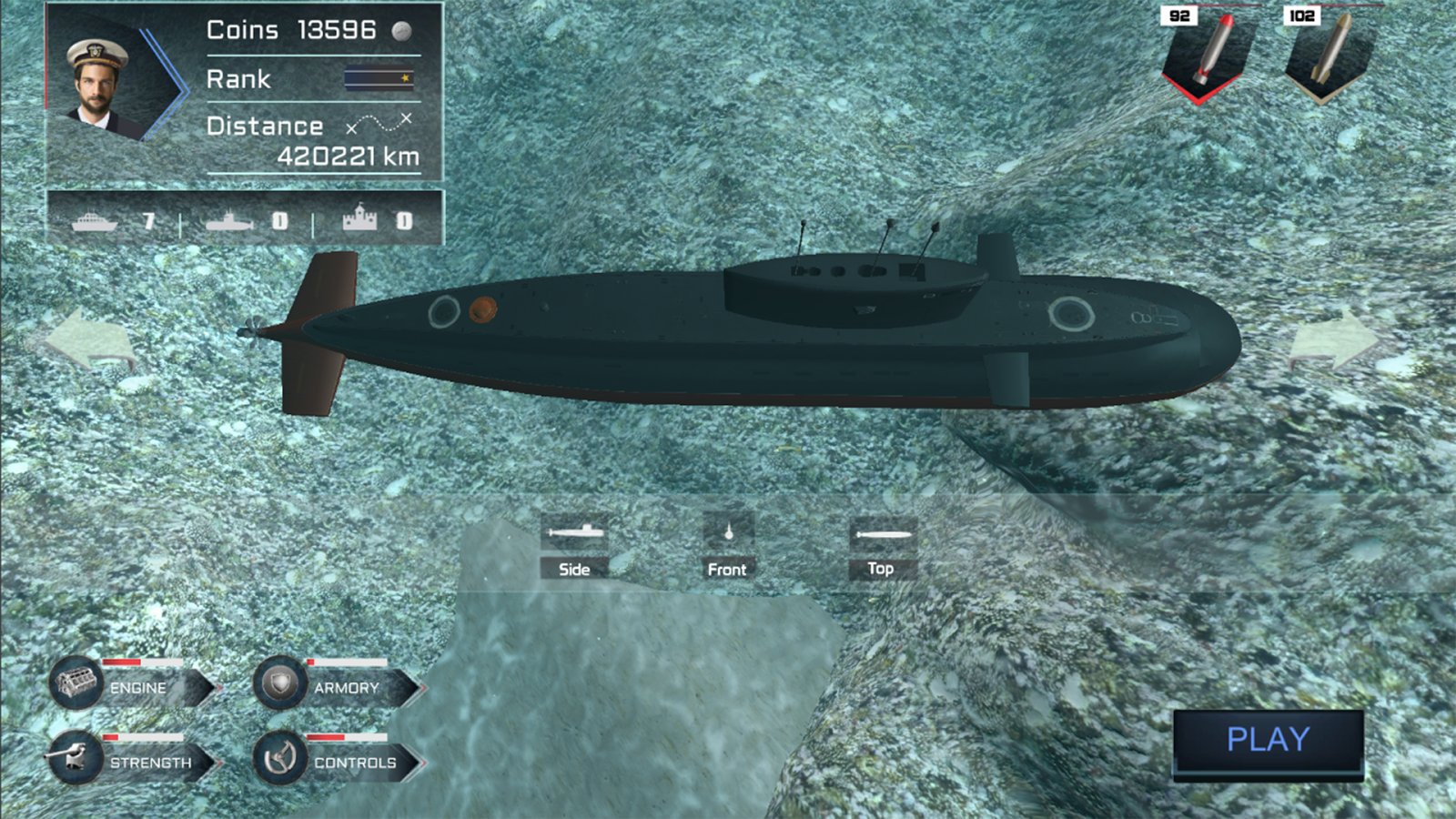Start the mission with PLAY button
1456x819 pixels.
point(1268,741)
